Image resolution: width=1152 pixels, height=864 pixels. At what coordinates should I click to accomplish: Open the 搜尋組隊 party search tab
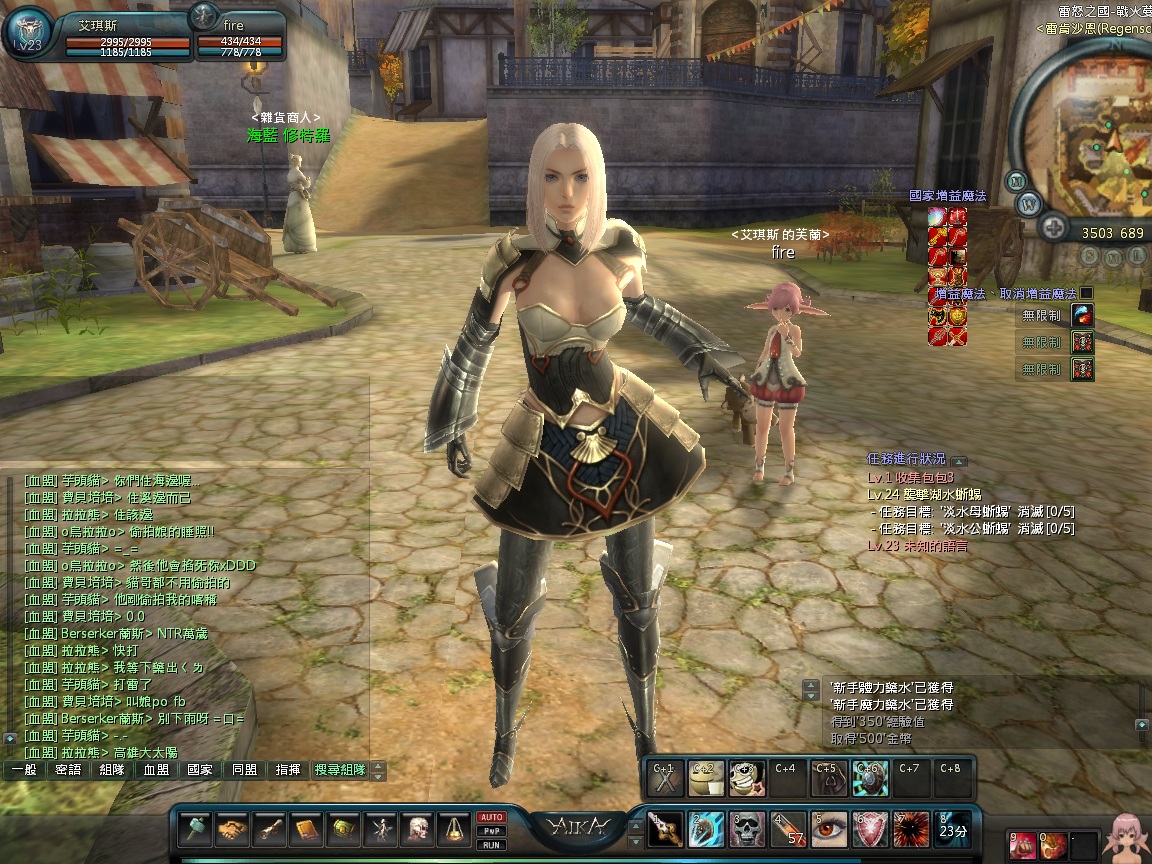(x=340, y=770)
